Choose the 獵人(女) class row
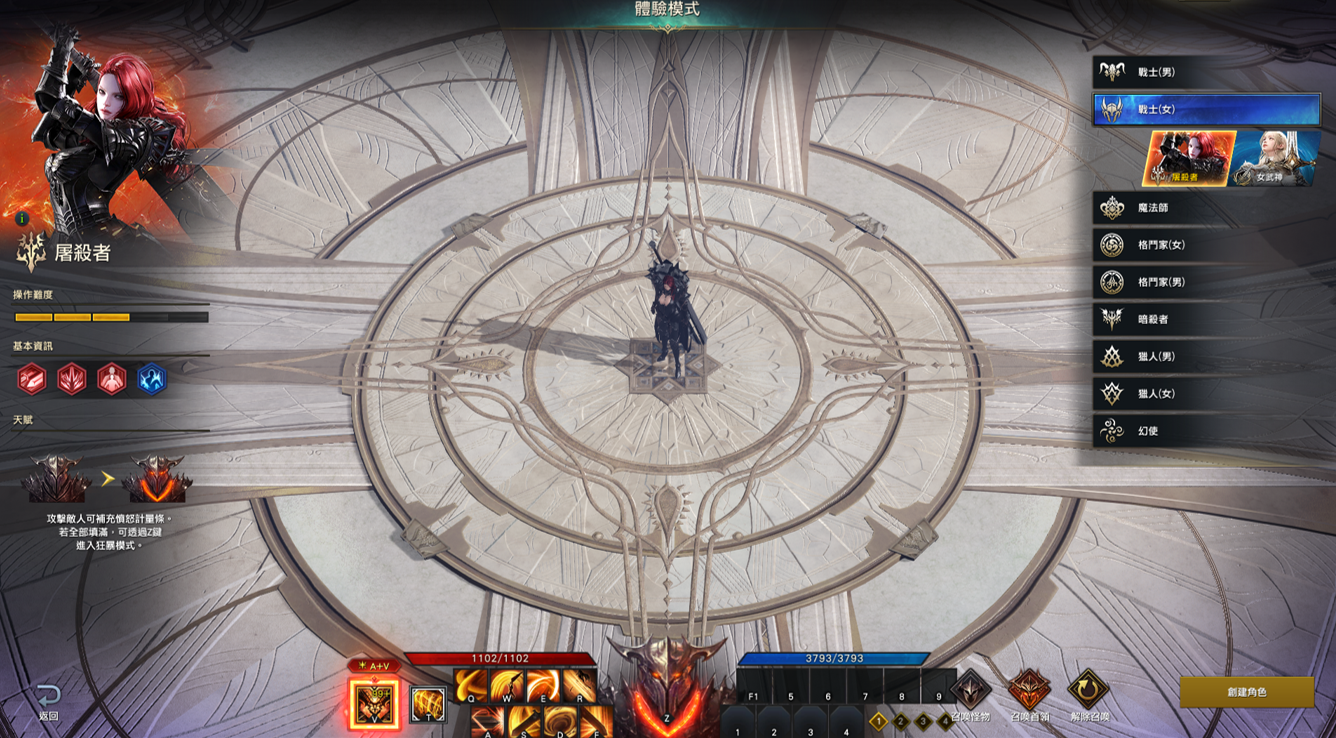The height and width of the screenshot is (738, 1336). [1205, 394]
